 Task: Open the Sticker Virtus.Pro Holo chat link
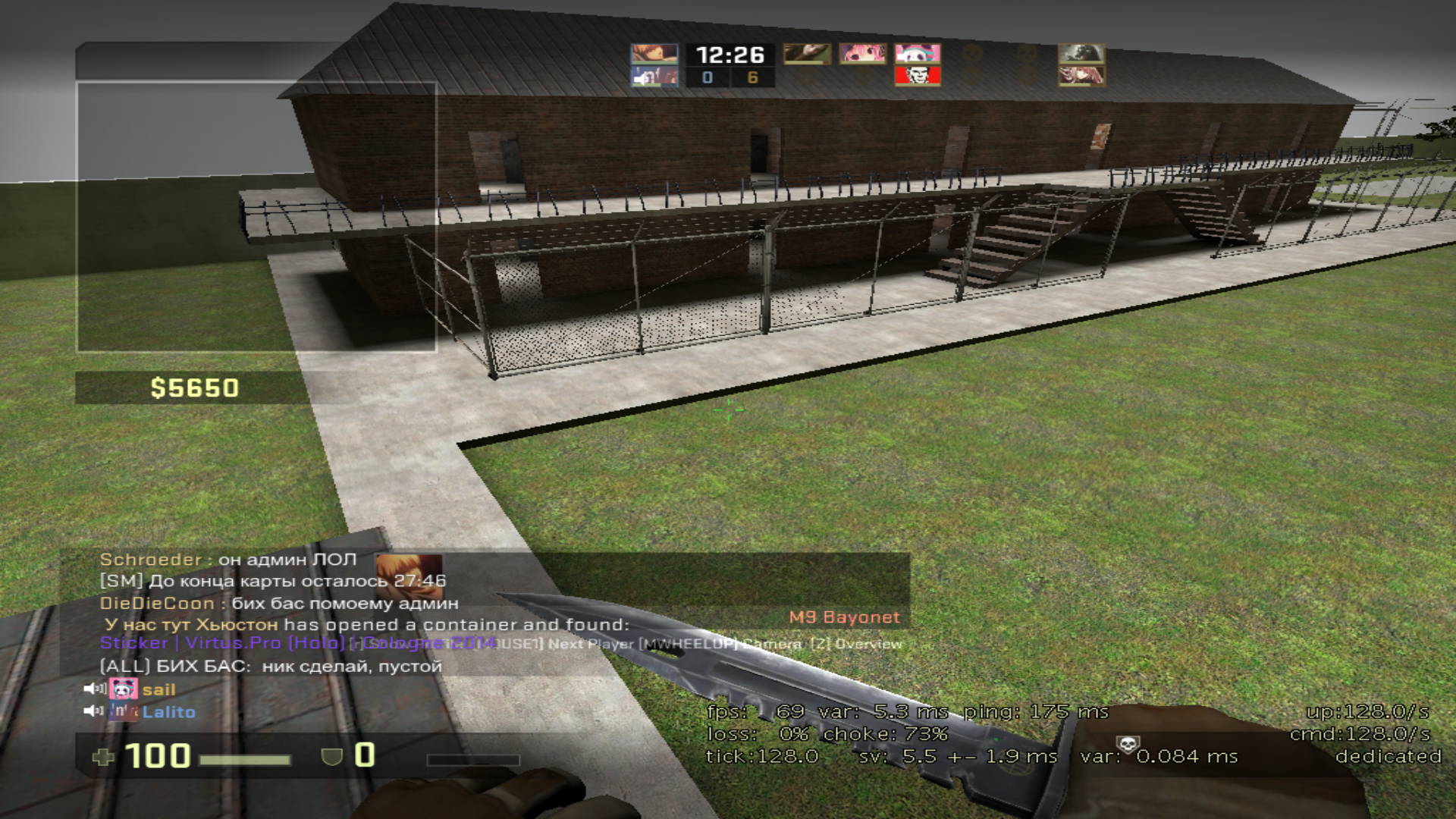coord(221,643)
